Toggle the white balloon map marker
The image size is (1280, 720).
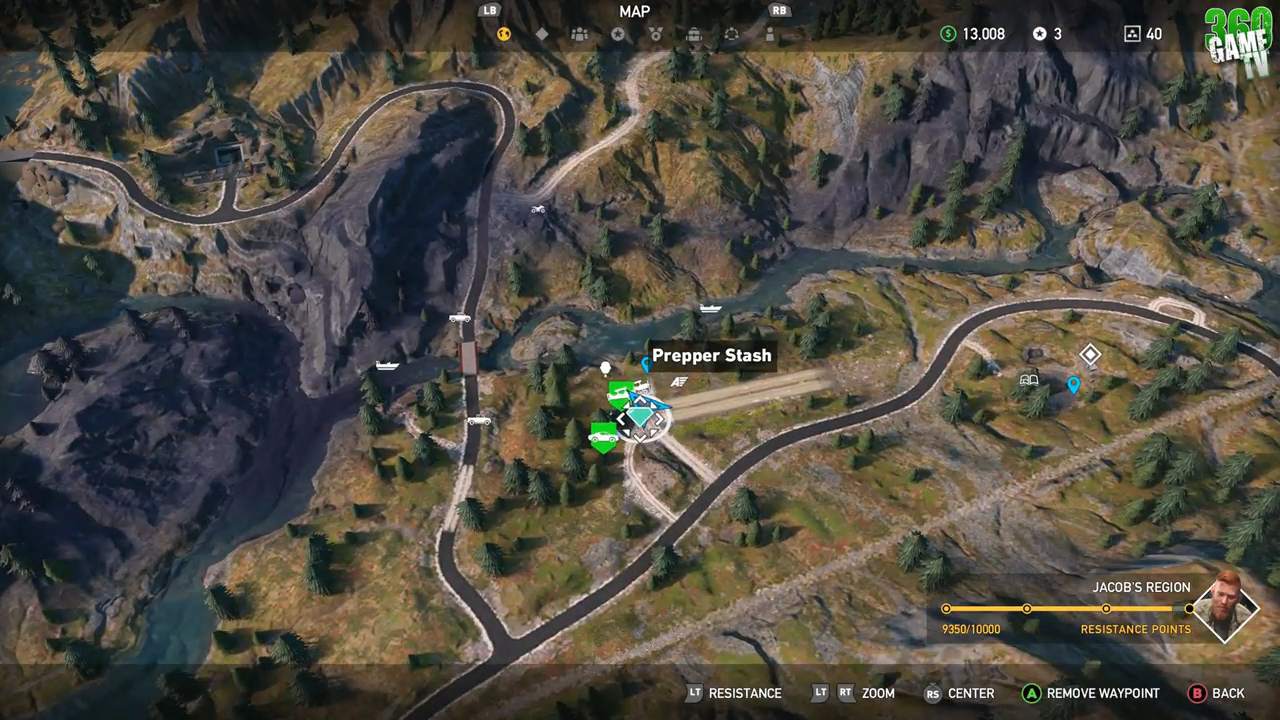[x=605, y=366]
